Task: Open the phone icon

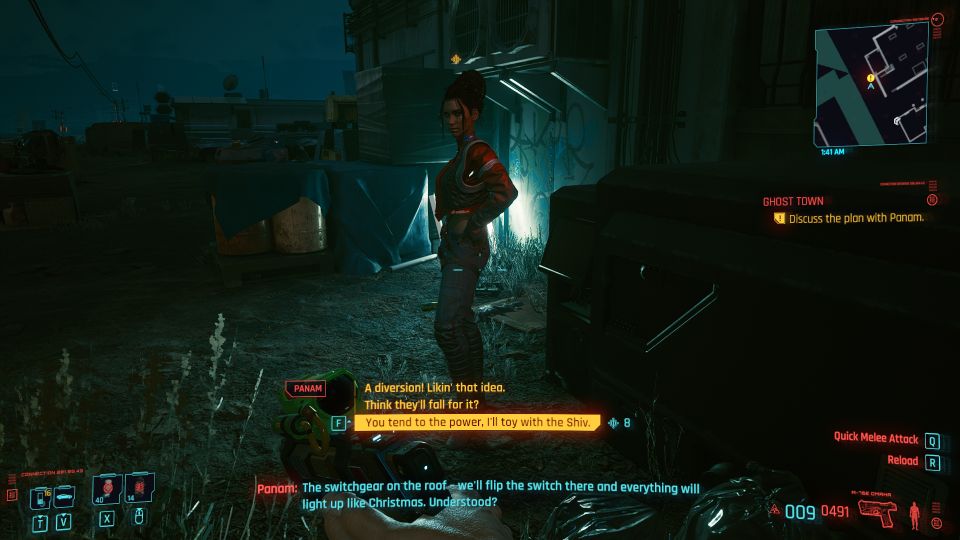Action: [x=41, y=496]
